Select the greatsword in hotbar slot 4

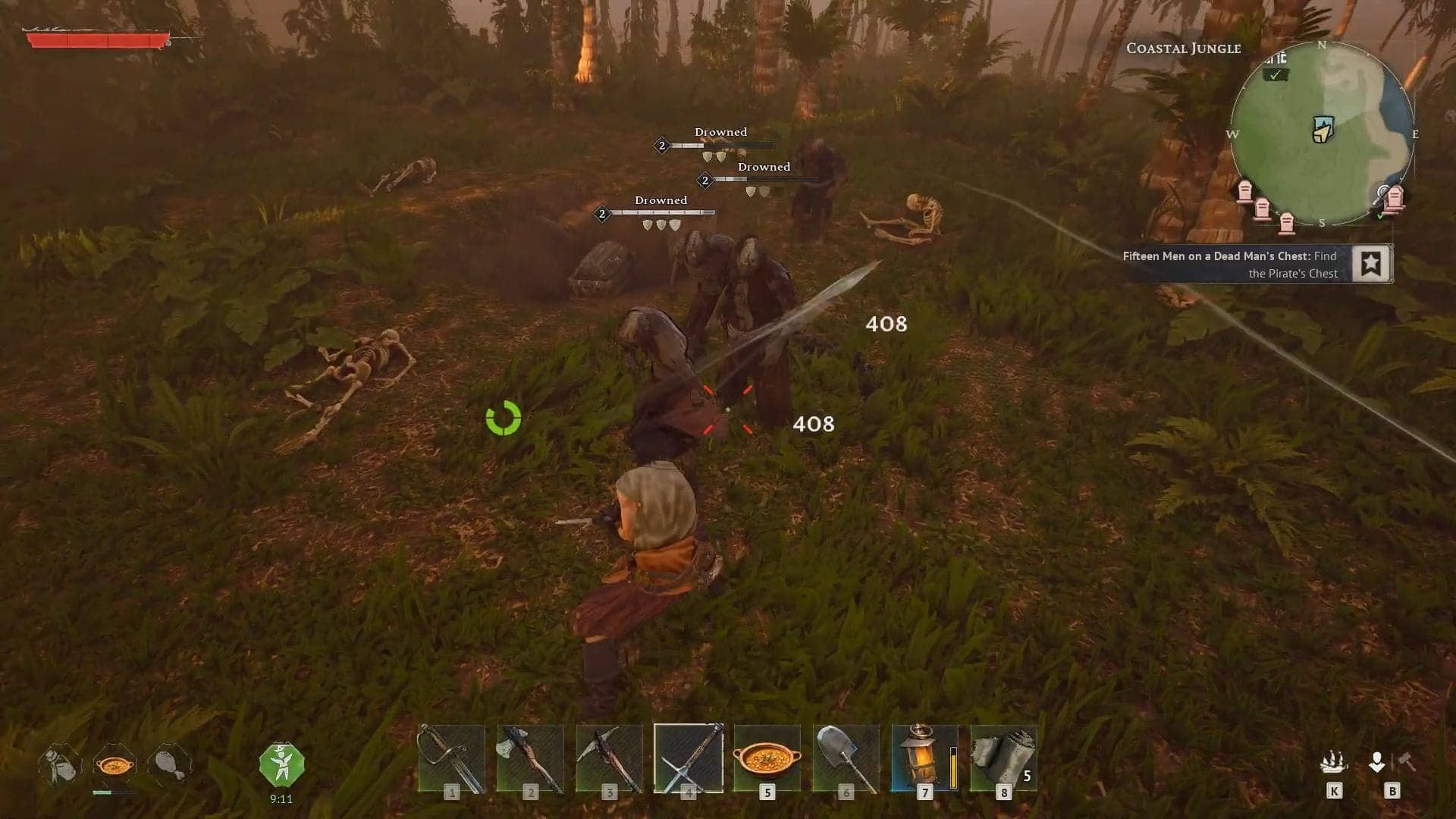(689, 757)
